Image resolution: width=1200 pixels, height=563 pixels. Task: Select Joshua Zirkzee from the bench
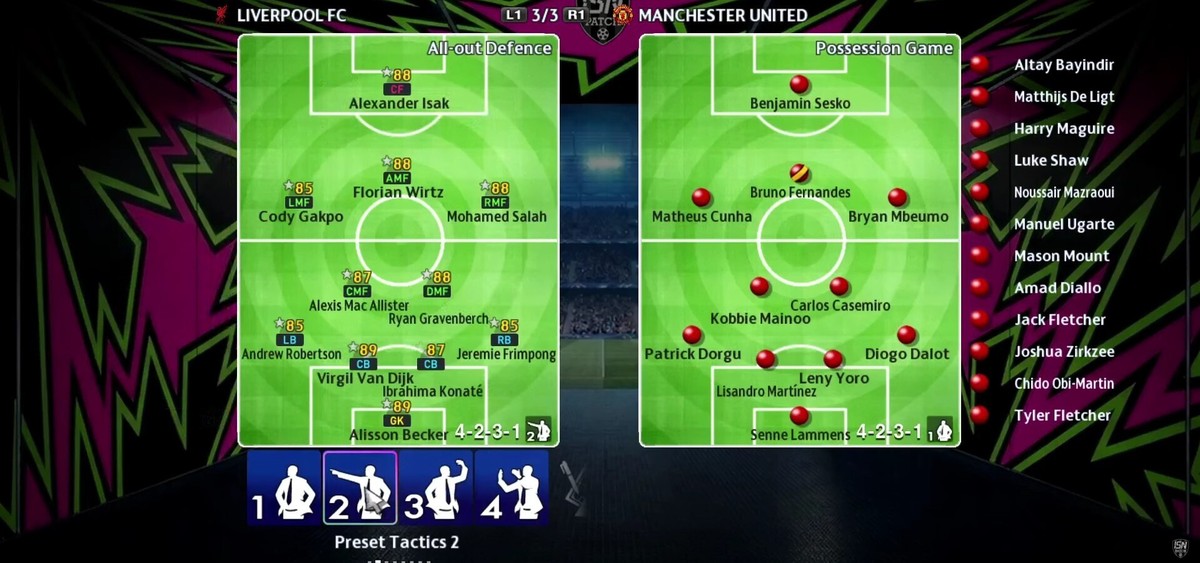pos(1063,352)
